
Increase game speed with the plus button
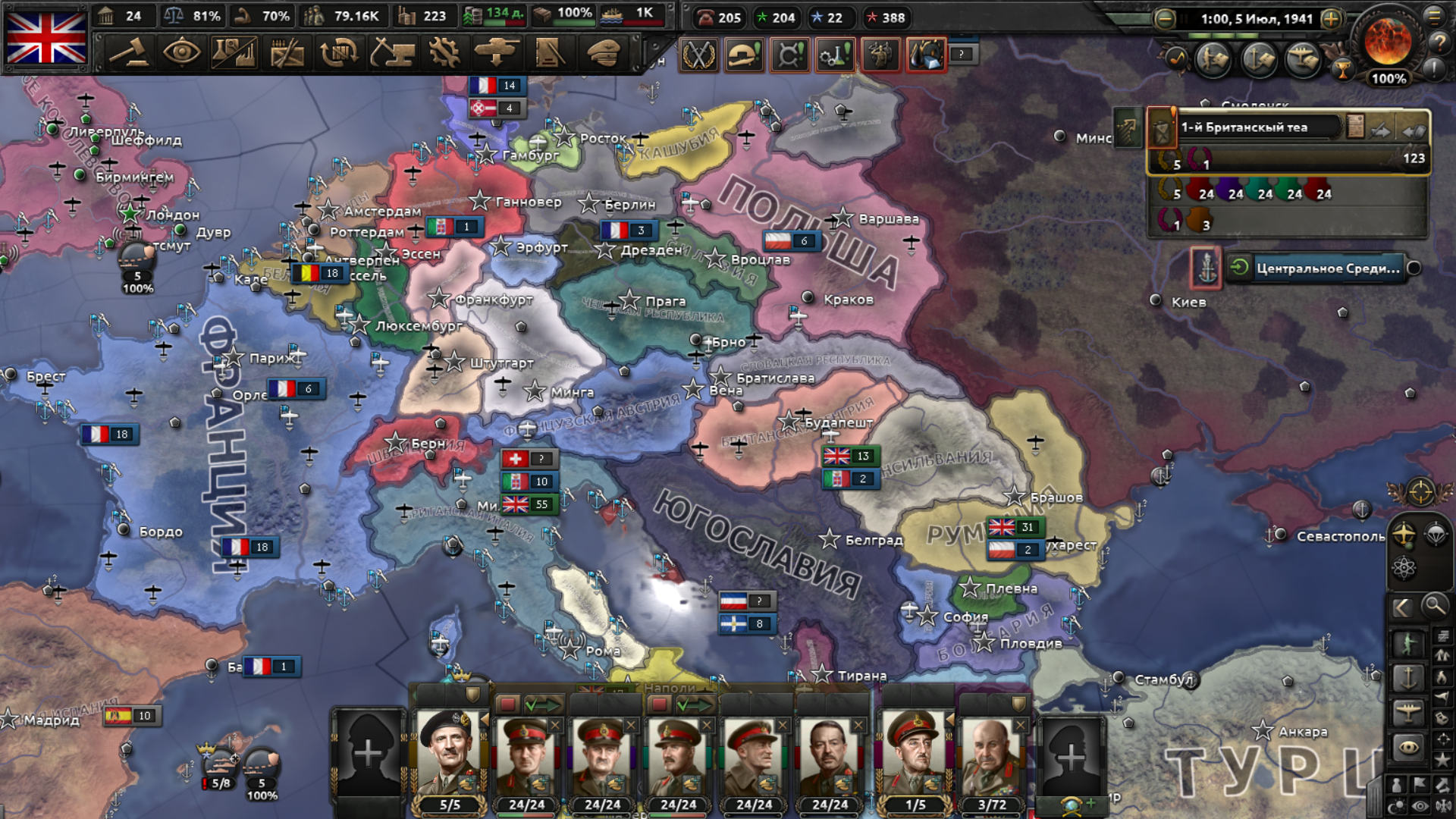[x=1331, y=19]
